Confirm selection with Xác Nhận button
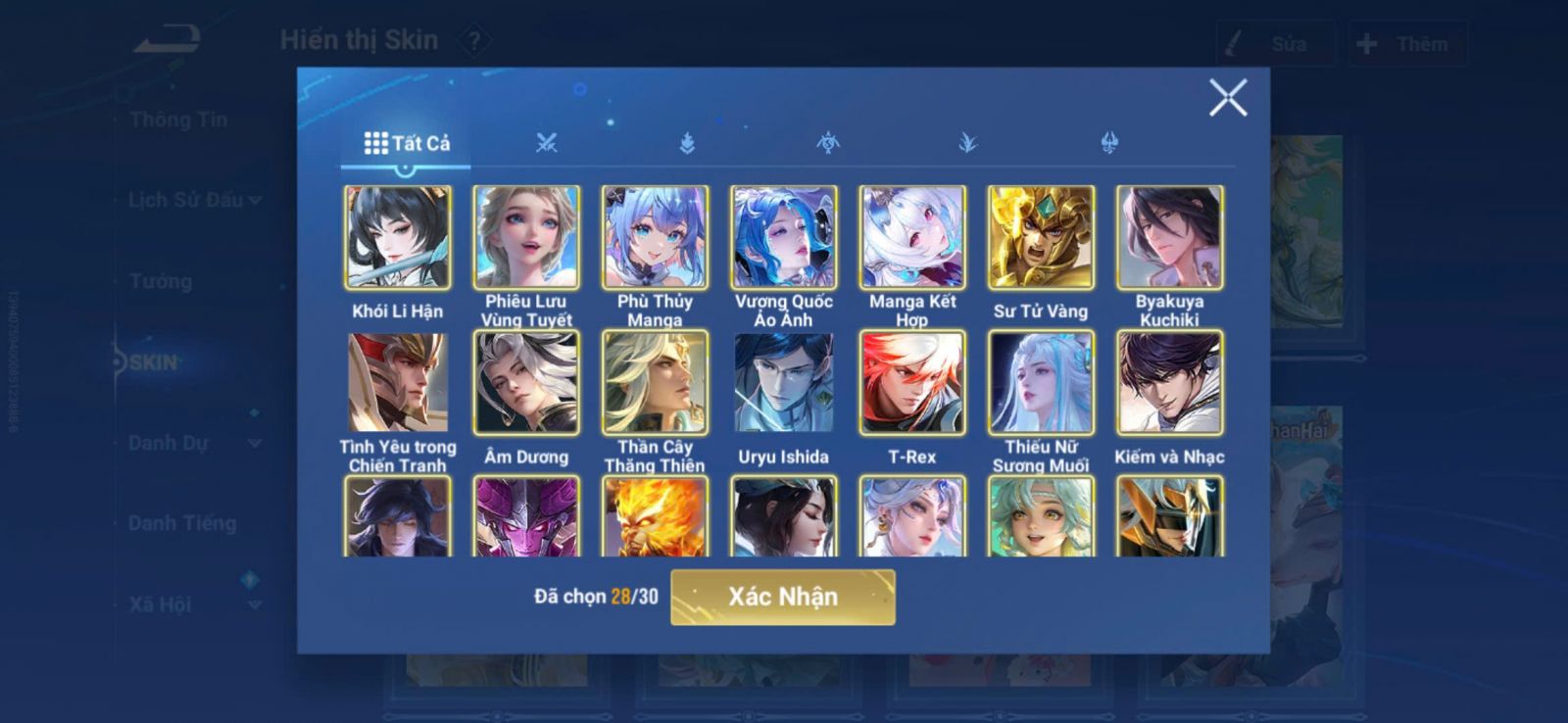 tap(782, 597)
